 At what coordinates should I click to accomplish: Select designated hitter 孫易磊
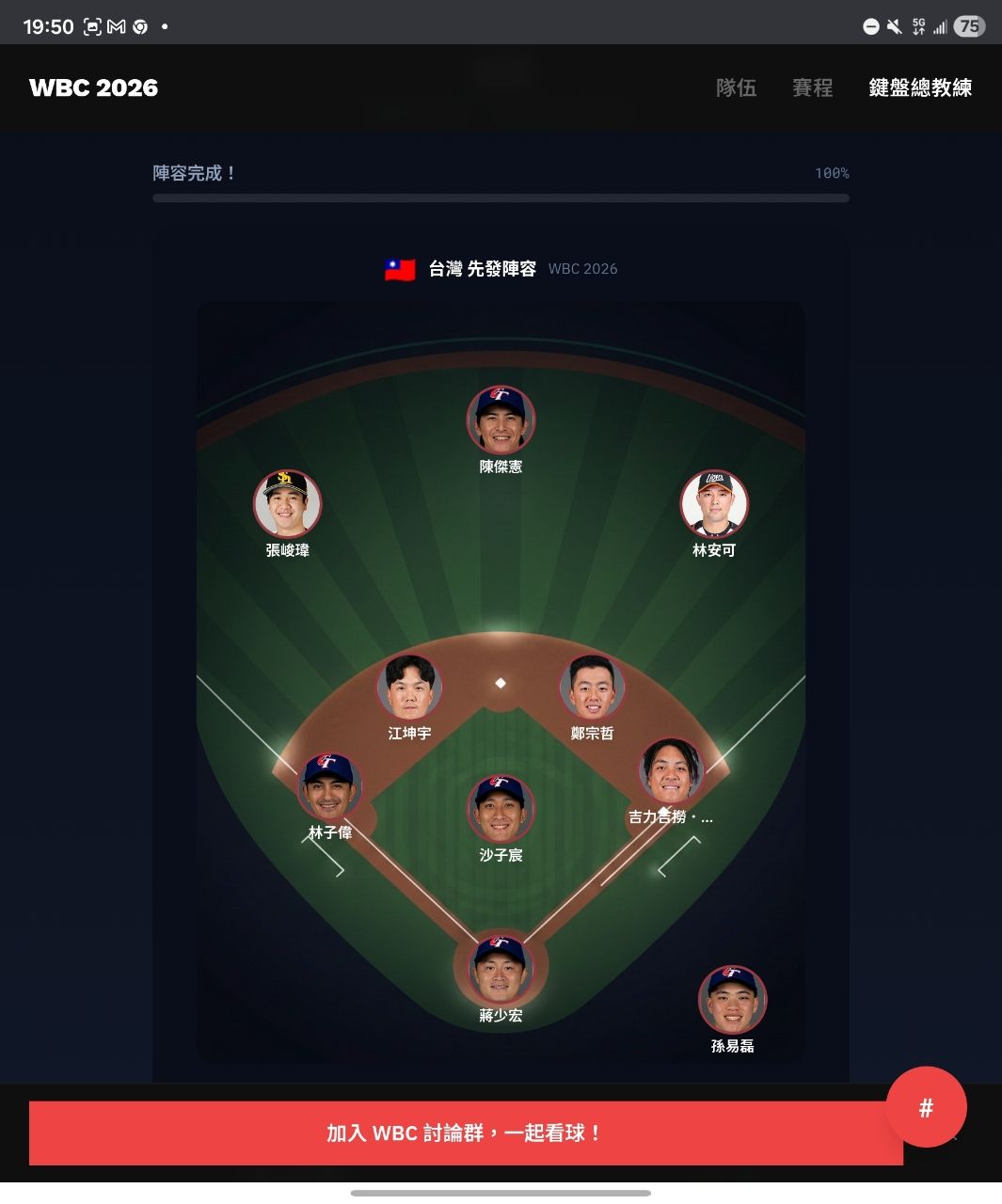[x=732, y=1000]
